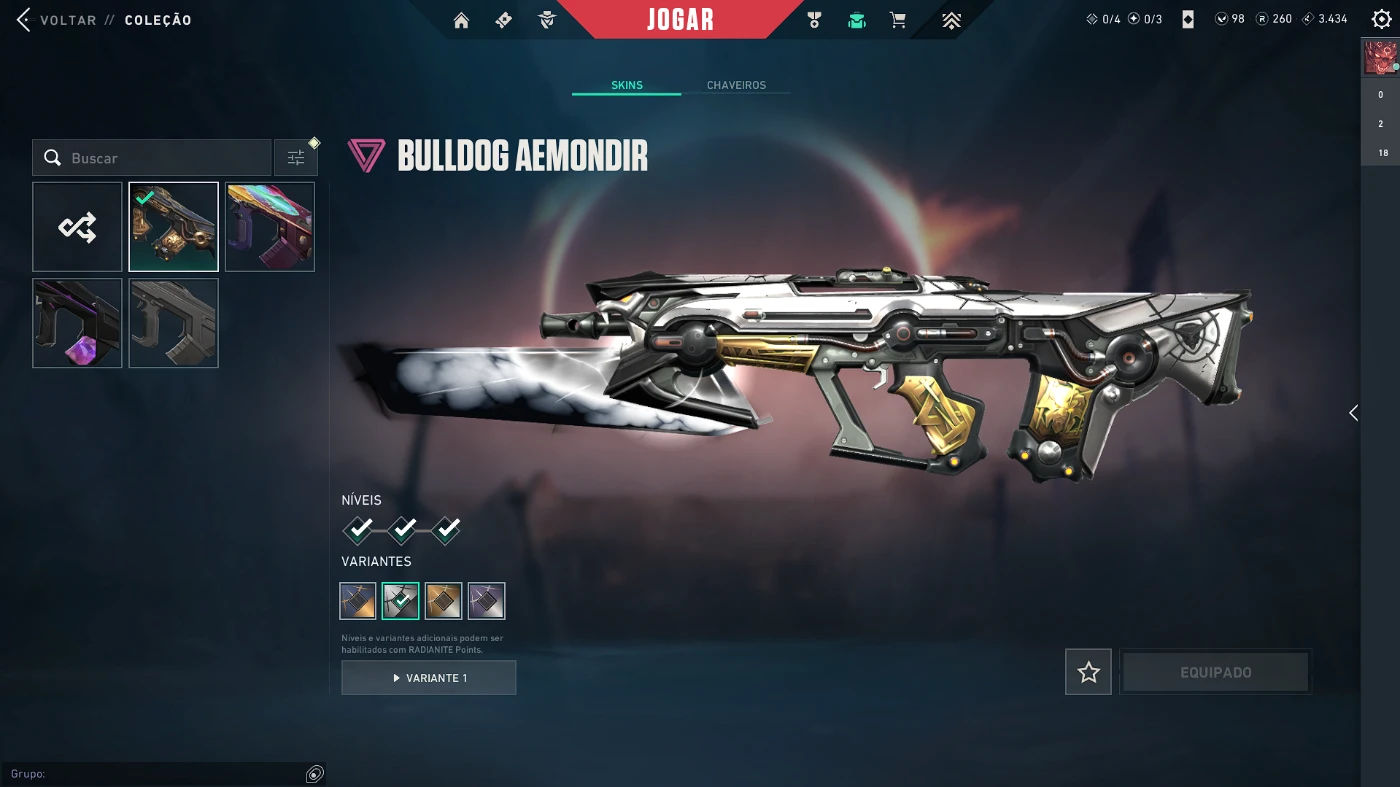Go back with the Voltar arrow
This screenshot has height=787, width=1400.
(24, 20)
